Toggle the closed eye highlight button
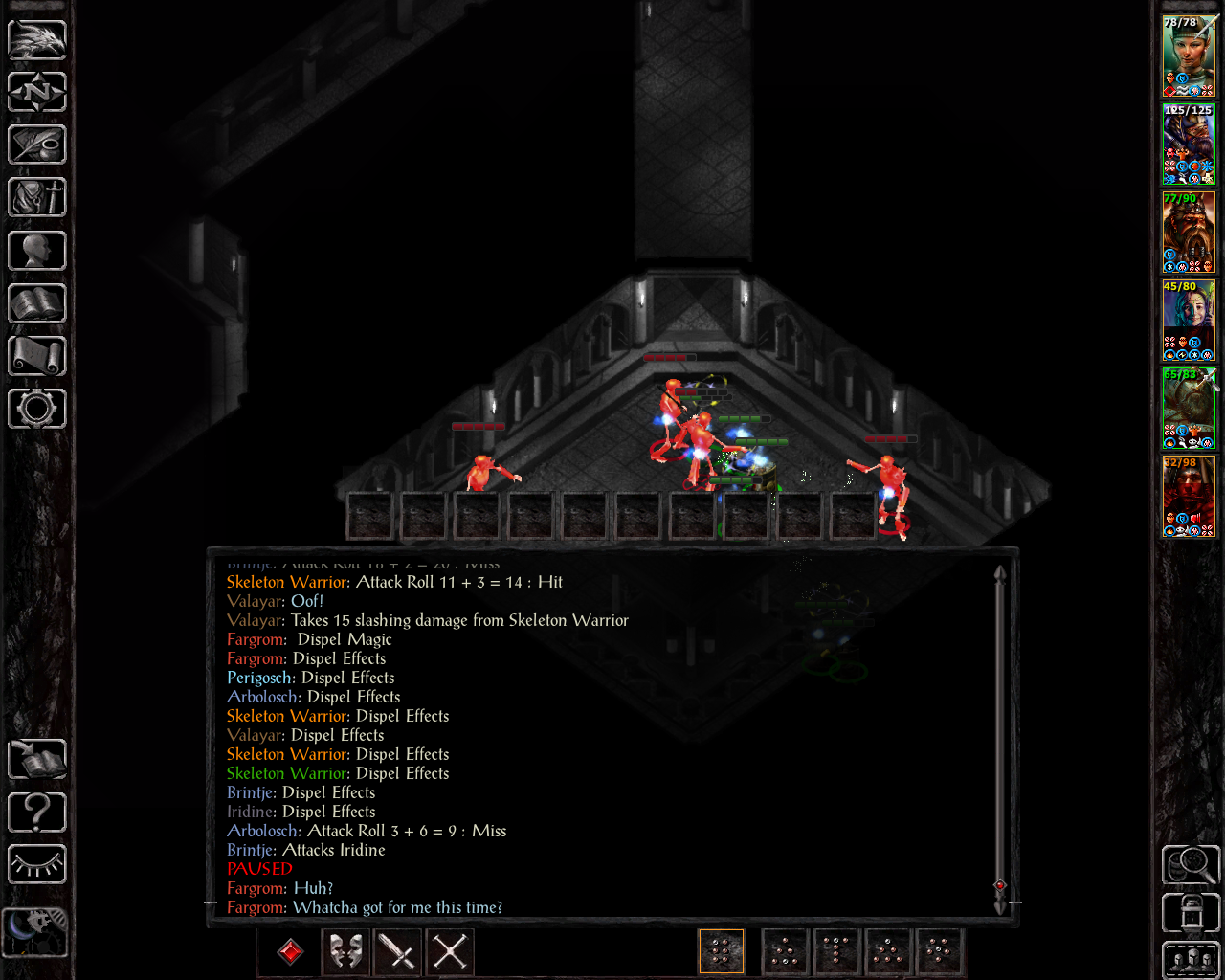This screenshot has width=1225, height=980. click(37, 865)
